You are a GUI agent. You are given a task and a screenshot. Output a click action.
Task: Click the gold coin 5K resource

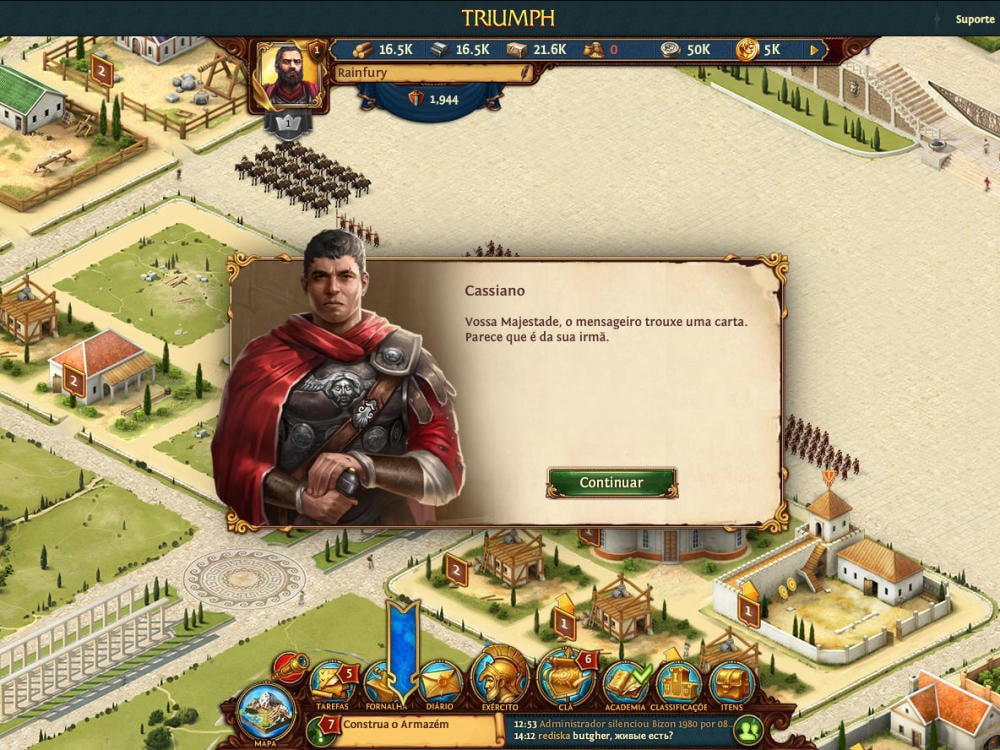pyautogui.click(x=760, y=49)
